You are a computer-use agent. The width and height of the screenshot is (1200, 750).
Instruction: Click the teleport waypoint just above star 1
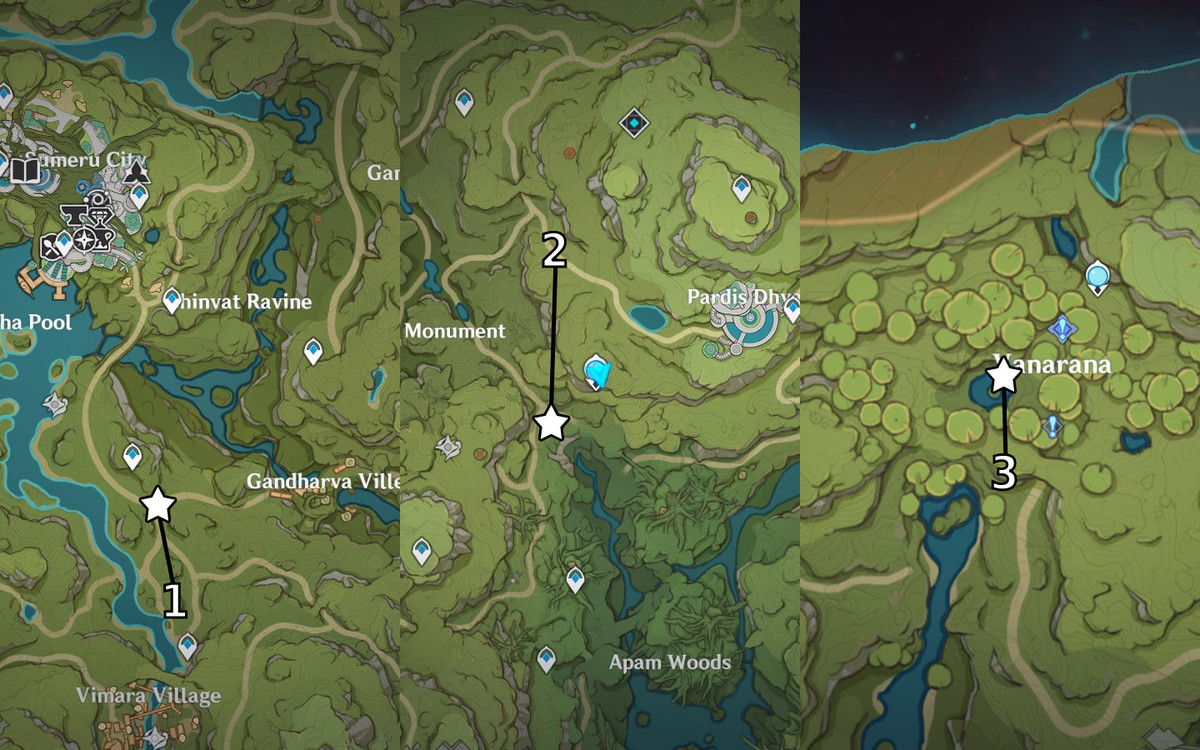tap(132, 456)
